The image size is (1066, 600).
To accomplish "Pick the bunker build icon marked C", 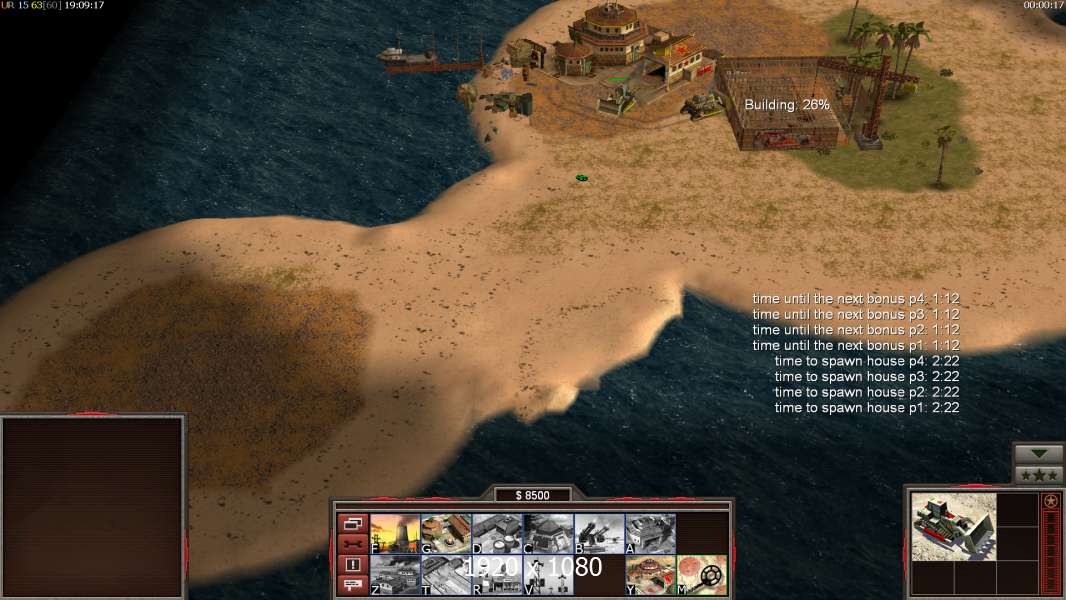I will 548,534.
